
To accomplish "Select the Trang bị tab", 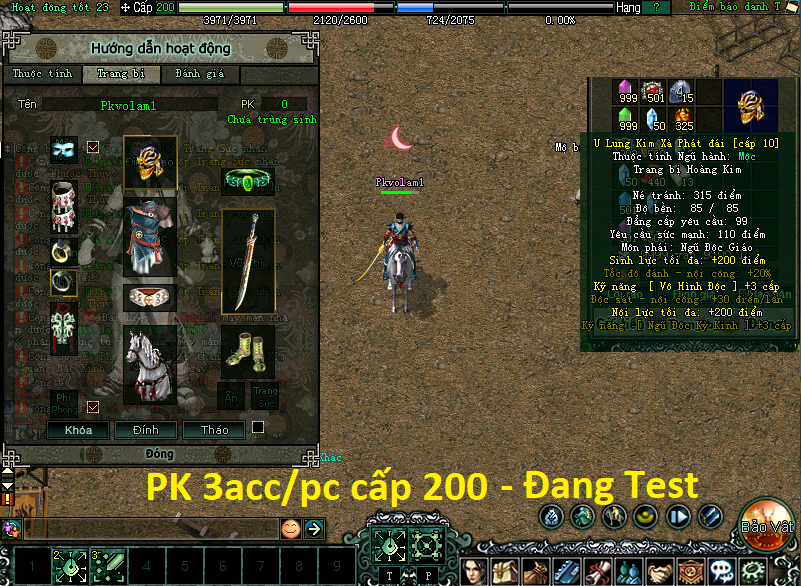I will pos(120,74).
